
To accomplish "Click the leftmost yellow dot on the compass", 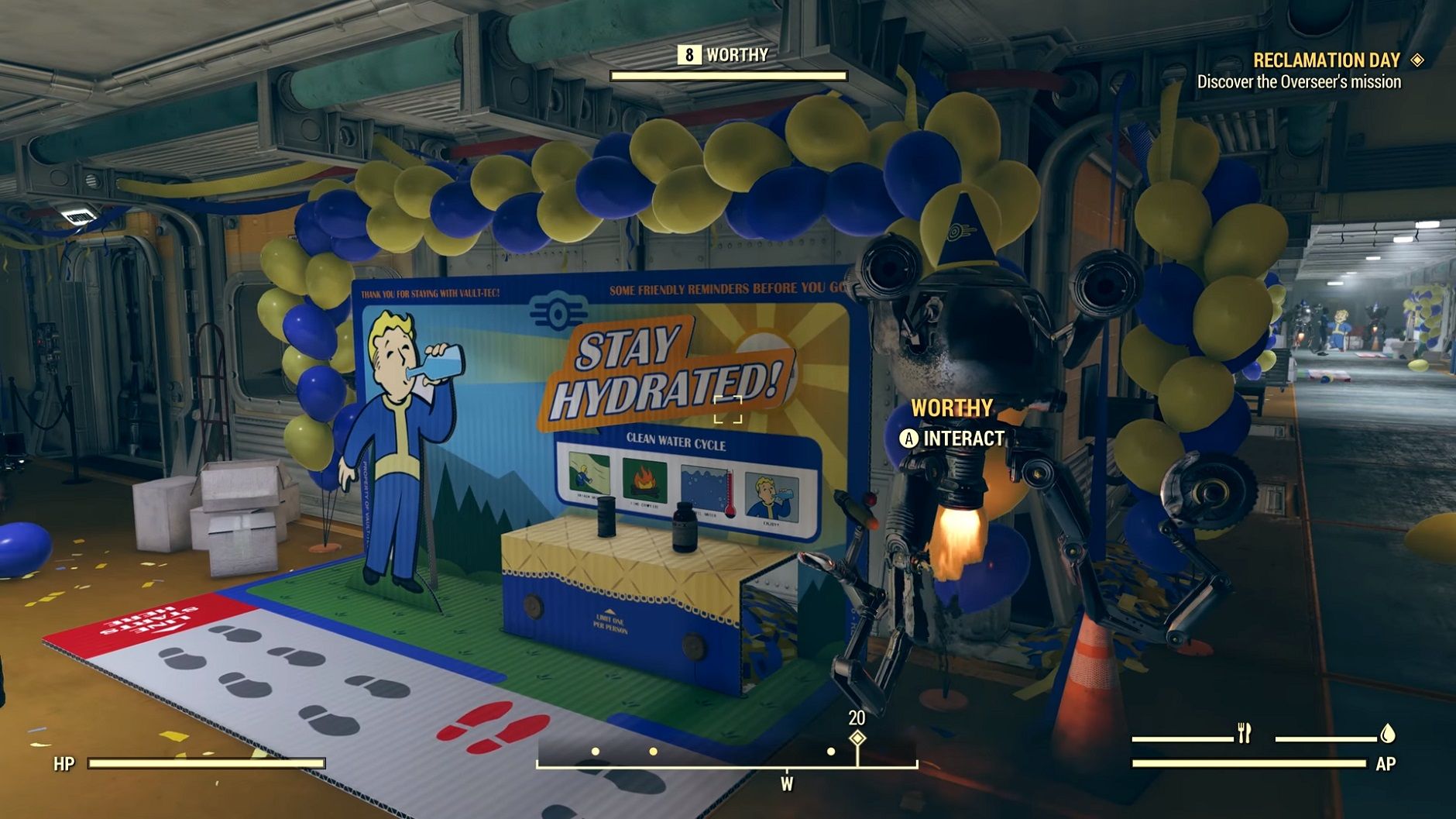I will (x=596, y=751).
